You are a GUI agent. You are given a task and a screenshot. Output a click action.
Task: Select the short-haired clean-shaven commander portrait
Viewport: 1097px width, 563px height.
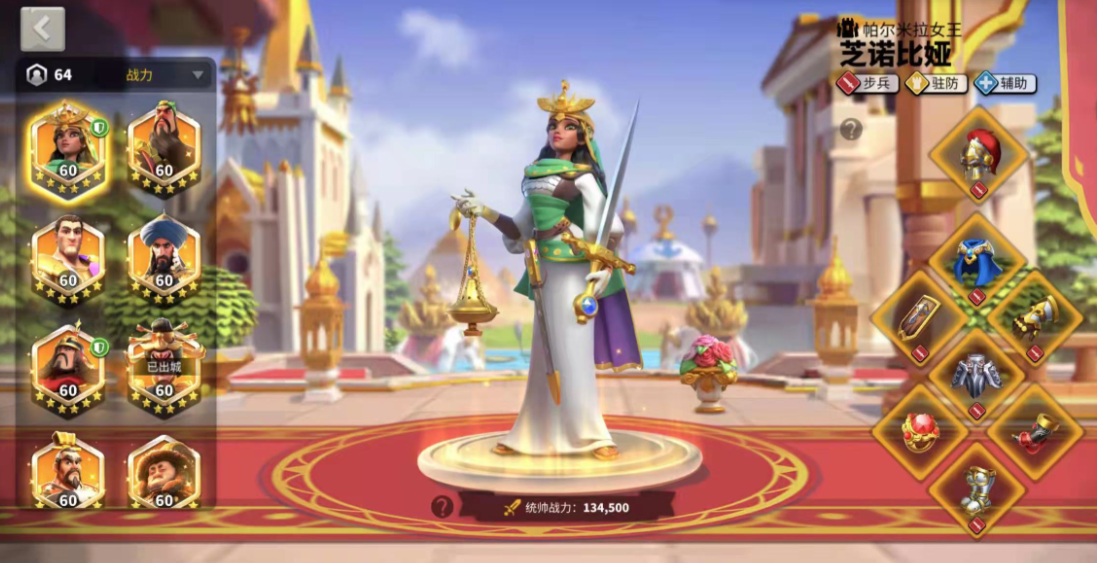[x=68, y=259]
